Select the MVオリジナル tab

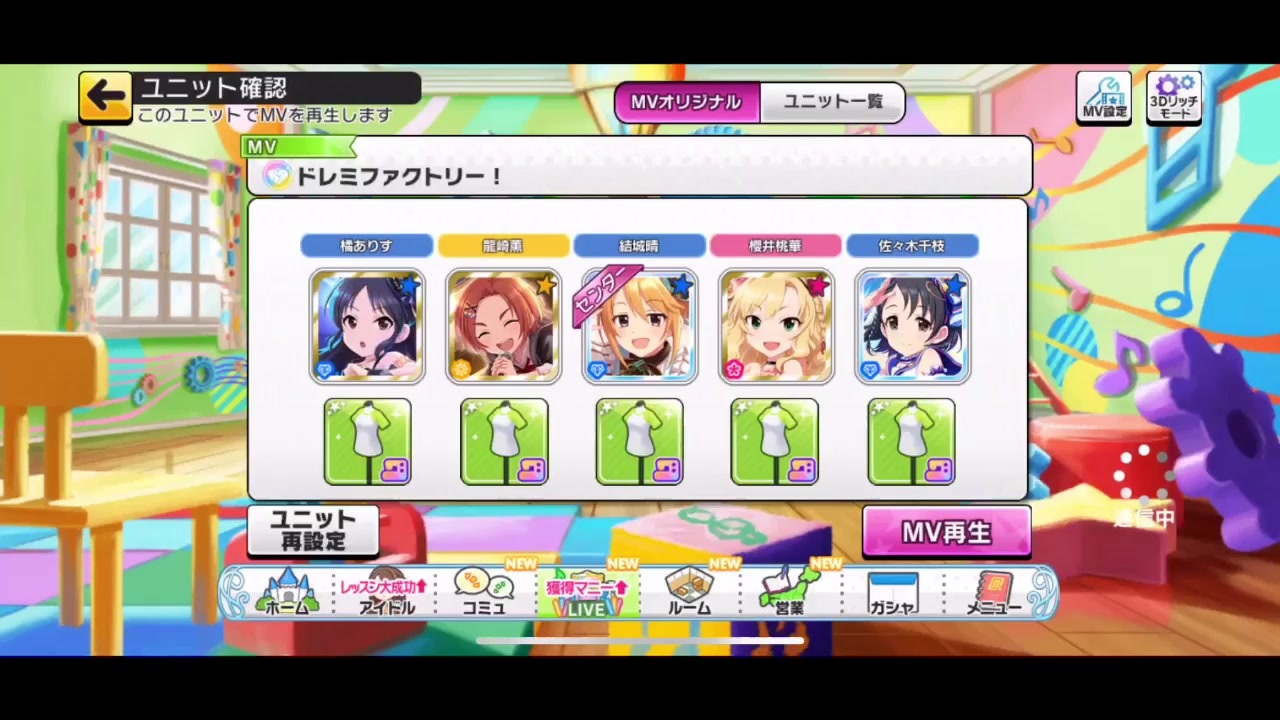[687, 101]
